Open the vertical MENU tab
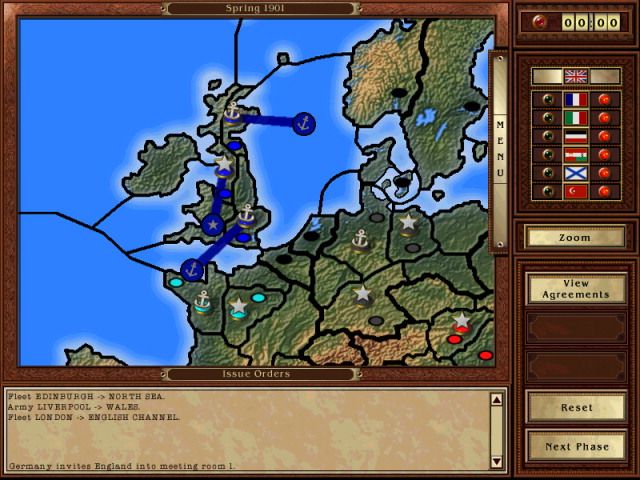This screenshot has width=640, height=480. [x=501, y=150]
